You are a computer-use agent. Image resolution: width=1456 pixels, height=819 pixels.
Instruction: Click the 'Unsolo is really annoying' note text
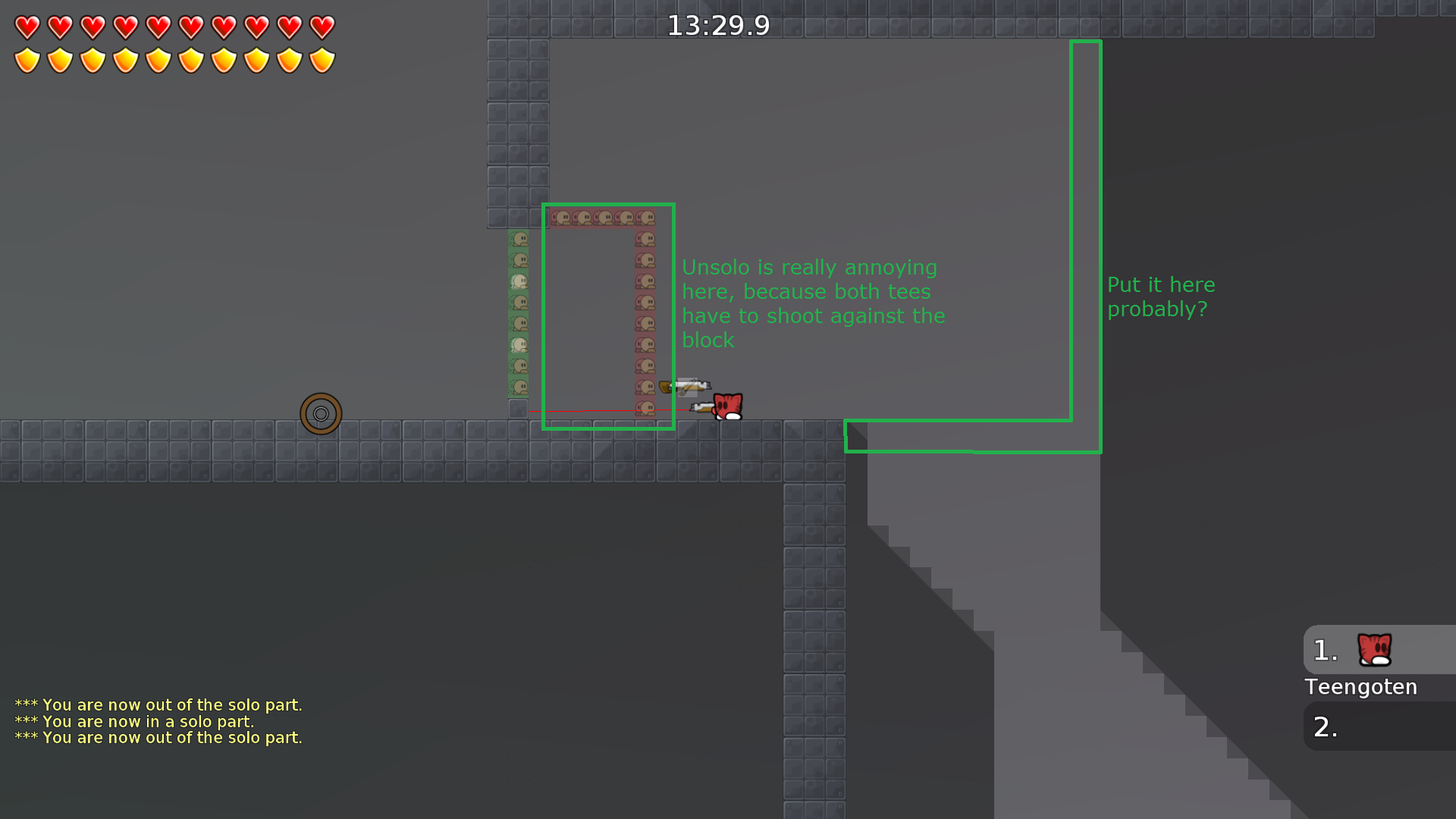coord(811,303)
